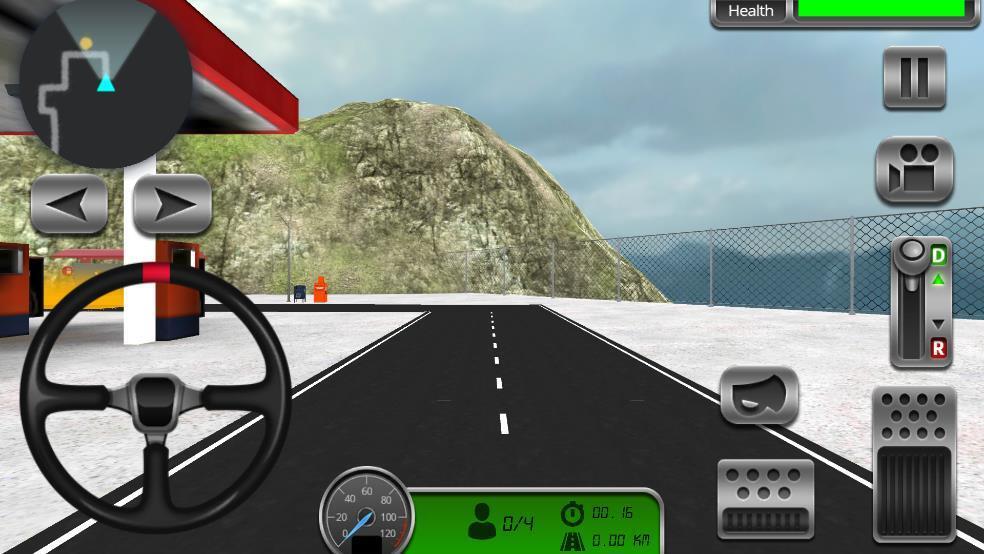The width and height of the screenshot is (984, 554).
Task: Shift gear lever to Reverse
Action: click(x=938, y=348)
